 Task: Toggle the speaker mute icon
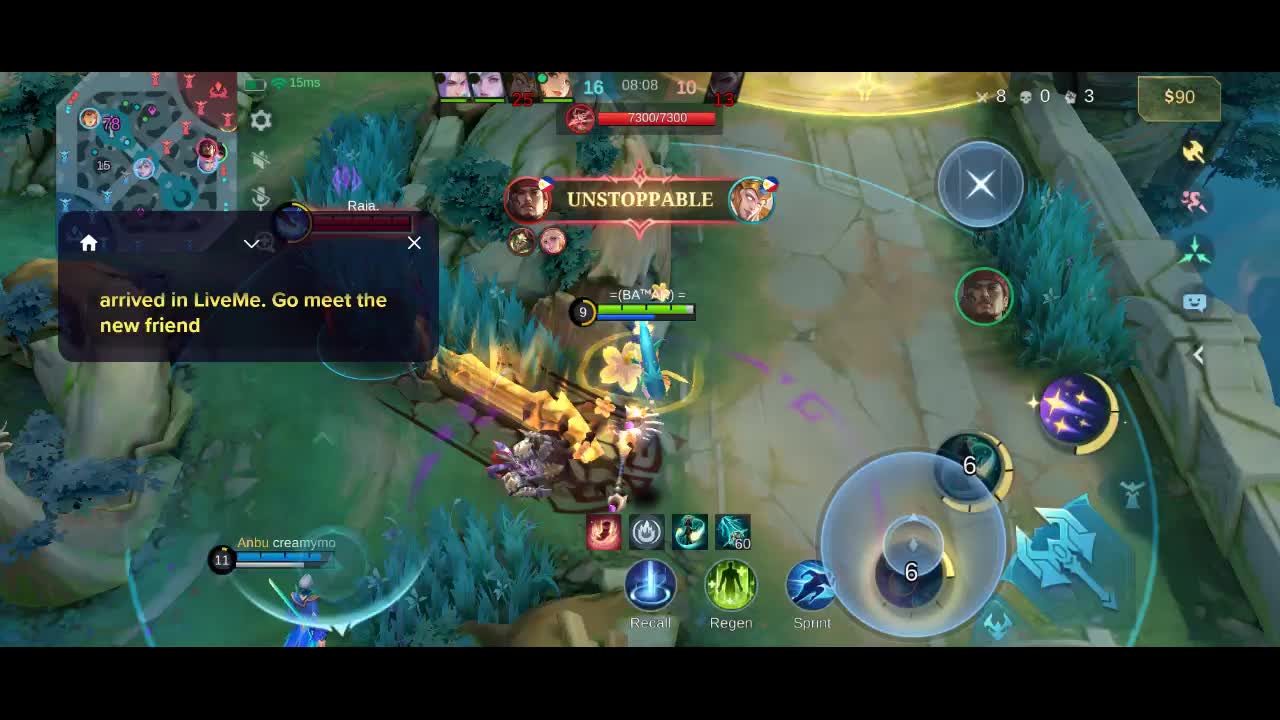261,160
